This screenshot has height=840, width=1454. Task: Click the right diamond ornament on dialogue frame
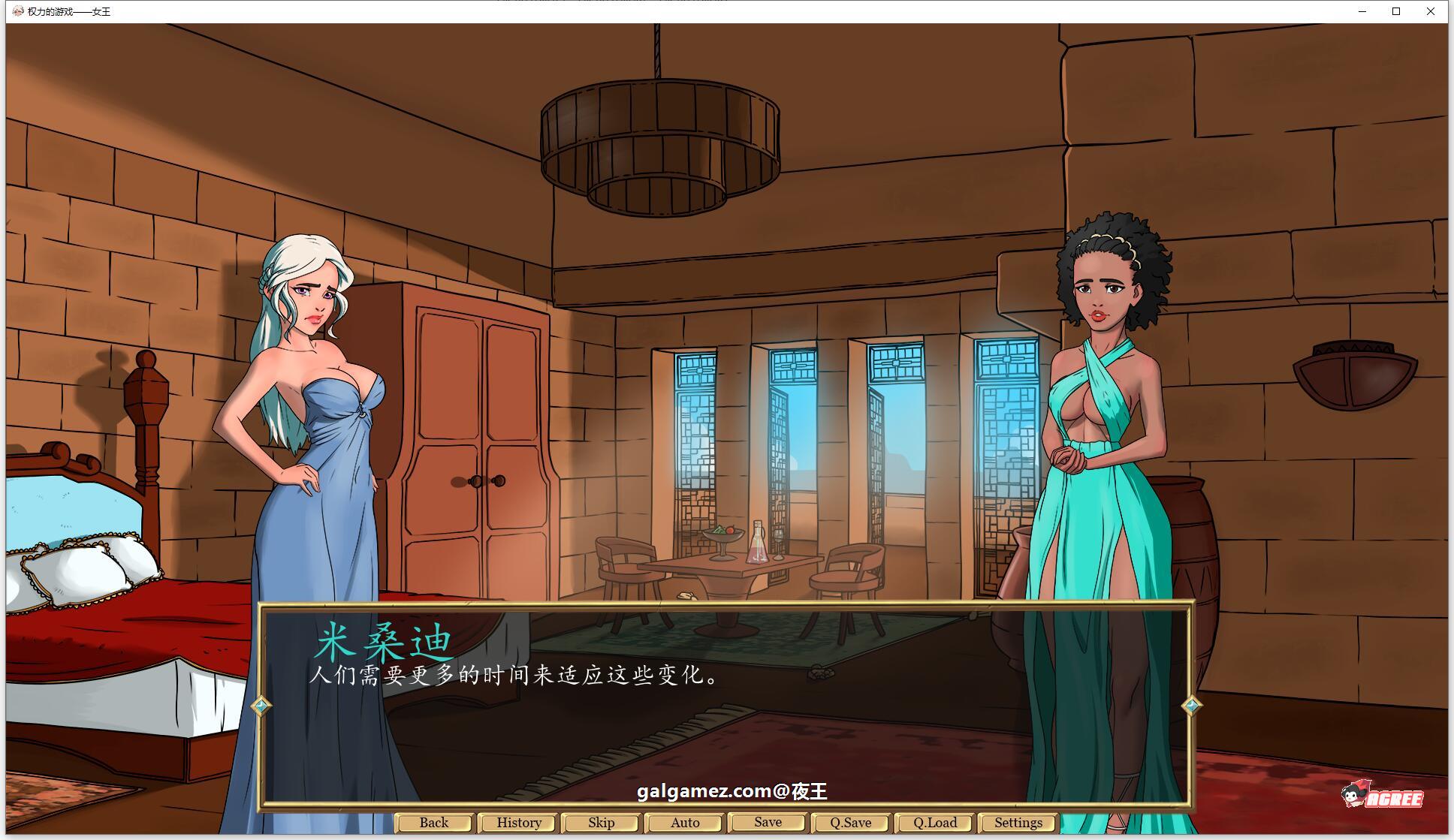click(1190, 705)
